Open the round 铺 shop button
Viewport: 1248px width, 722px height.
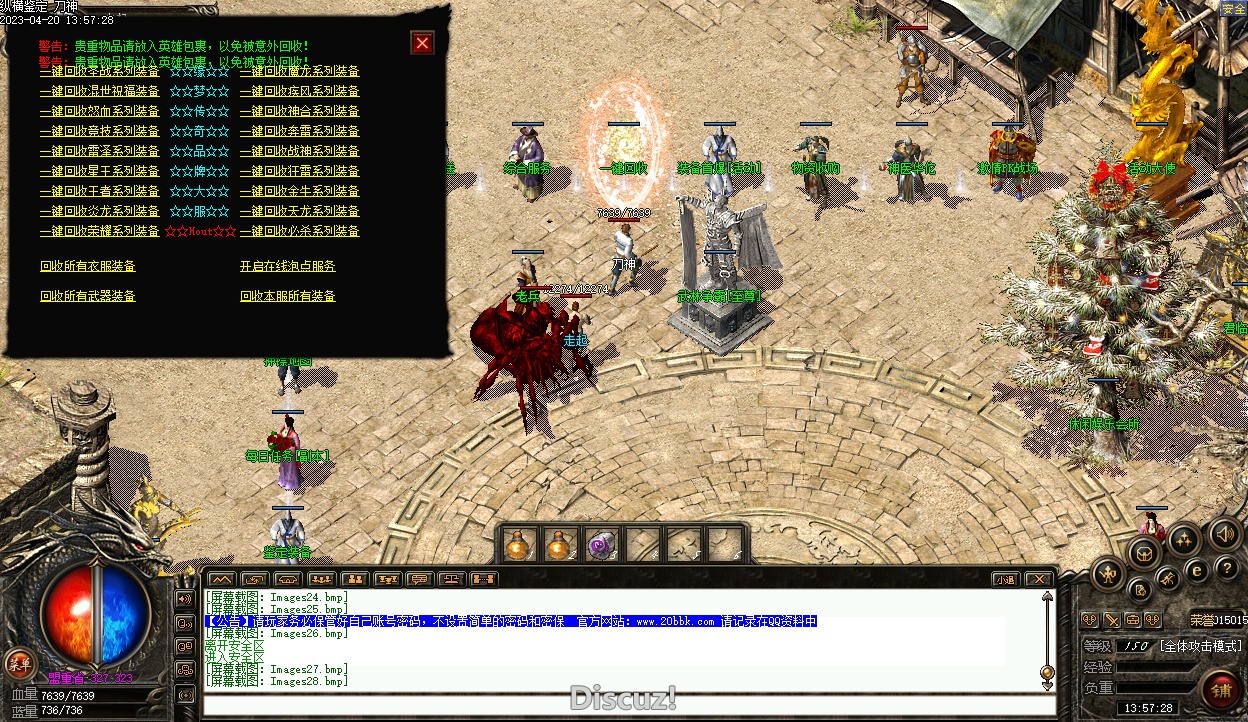coord(1221,691)
